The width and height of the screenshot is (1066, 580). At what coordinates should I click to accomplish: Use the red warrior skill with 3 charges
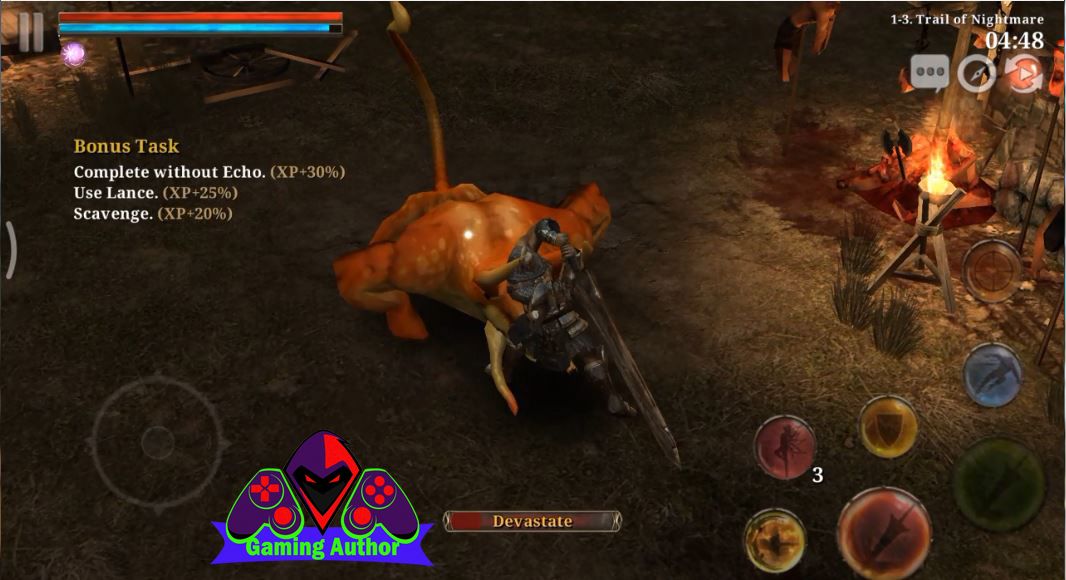click(785, 447)
